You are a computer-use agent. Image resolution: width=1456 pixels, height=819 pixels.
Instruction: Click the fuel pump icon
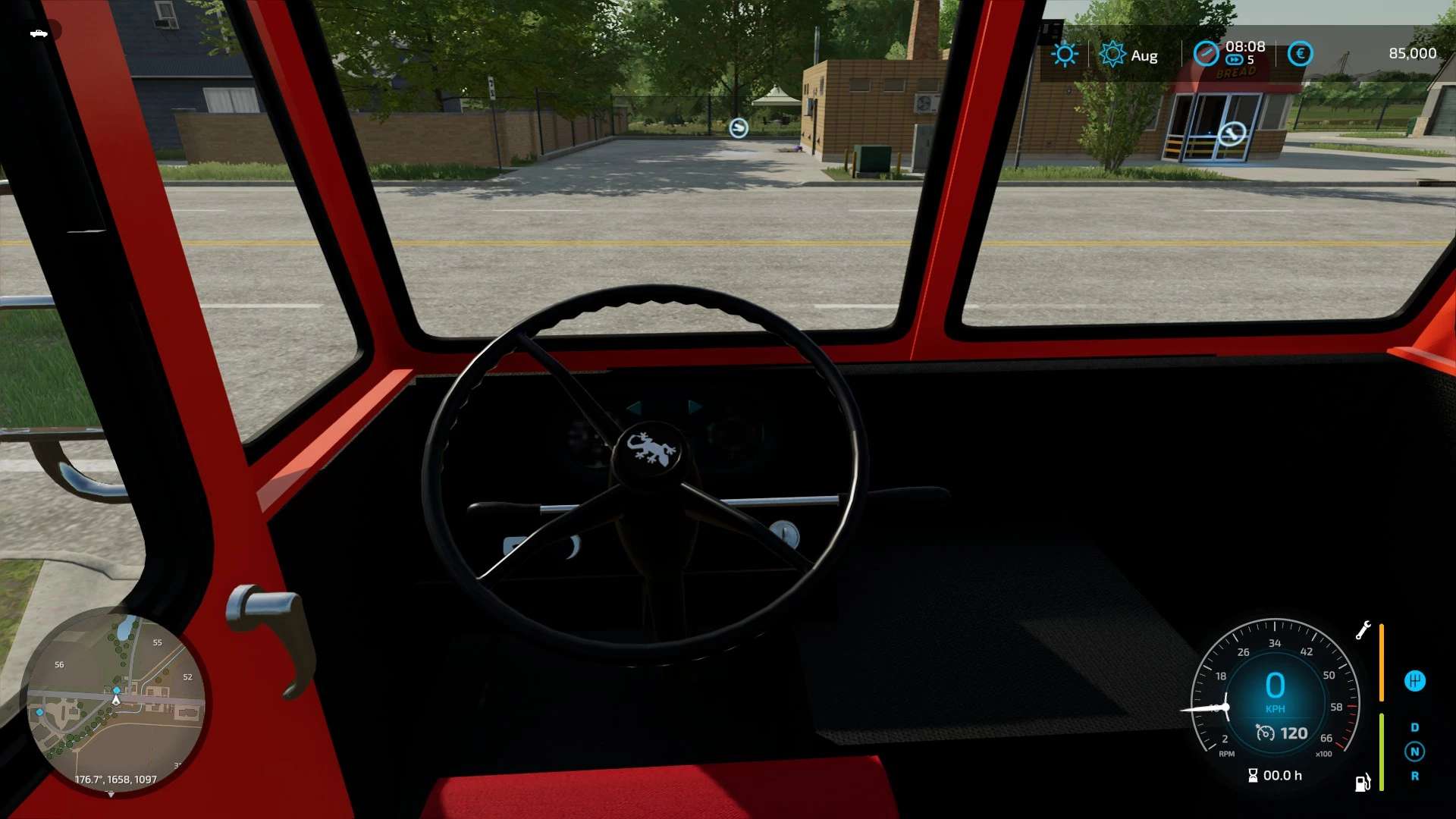pyautogui.click(x=1362, y=783)
